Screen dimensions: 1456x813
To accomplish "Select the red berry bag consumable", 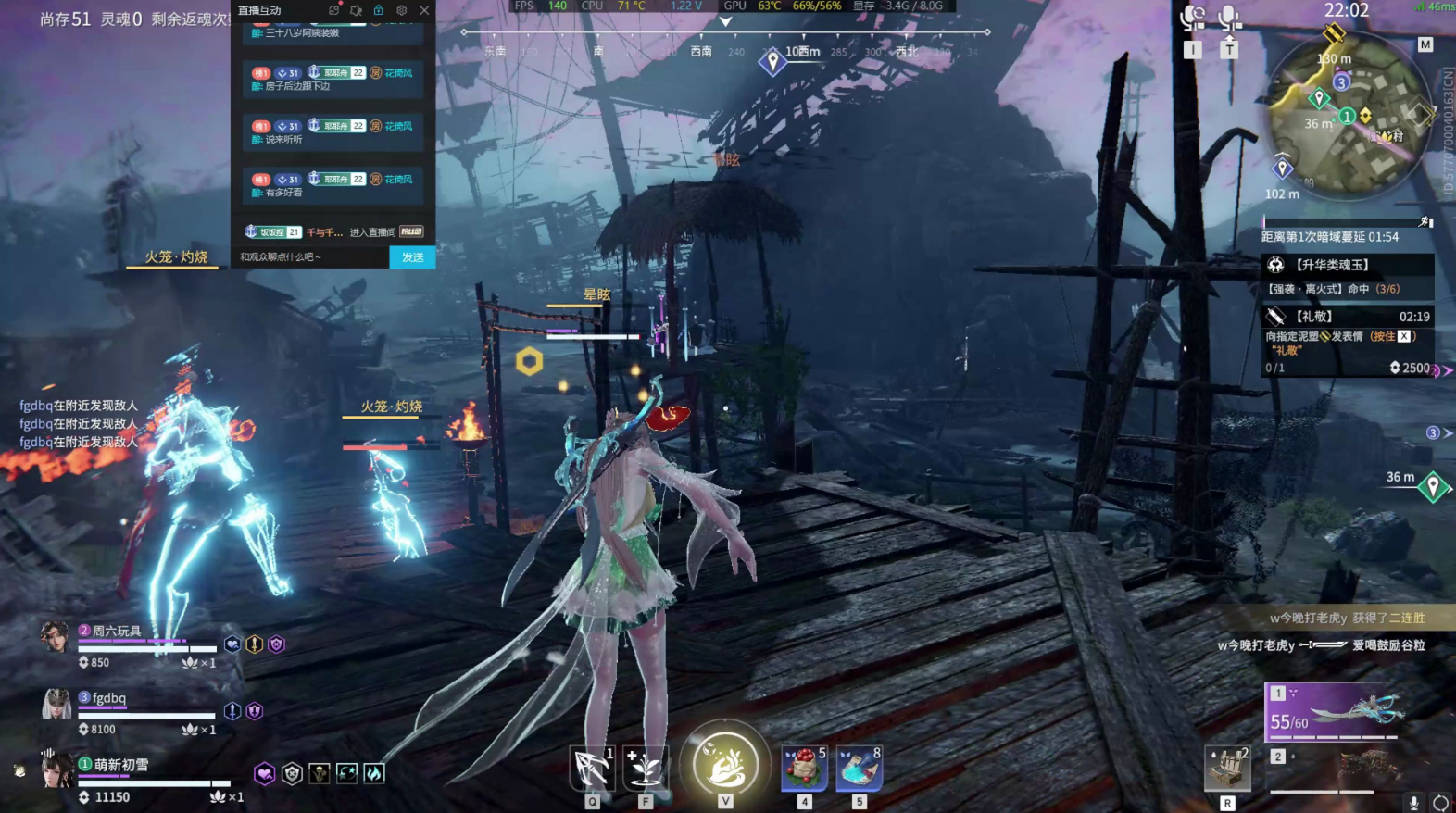I will coord(804,768).
